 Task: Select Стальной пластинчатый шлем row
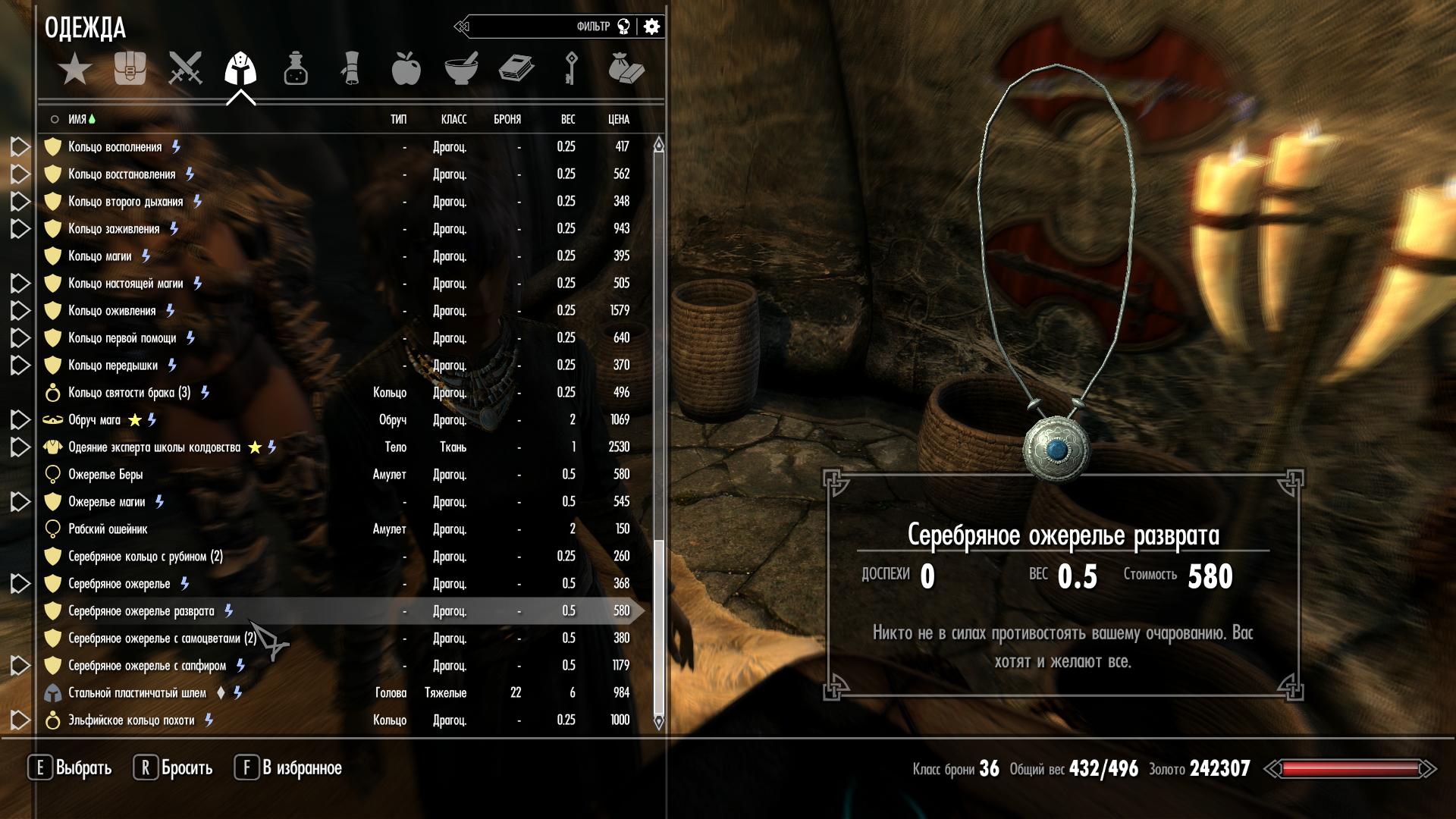[x=137, y=693]
